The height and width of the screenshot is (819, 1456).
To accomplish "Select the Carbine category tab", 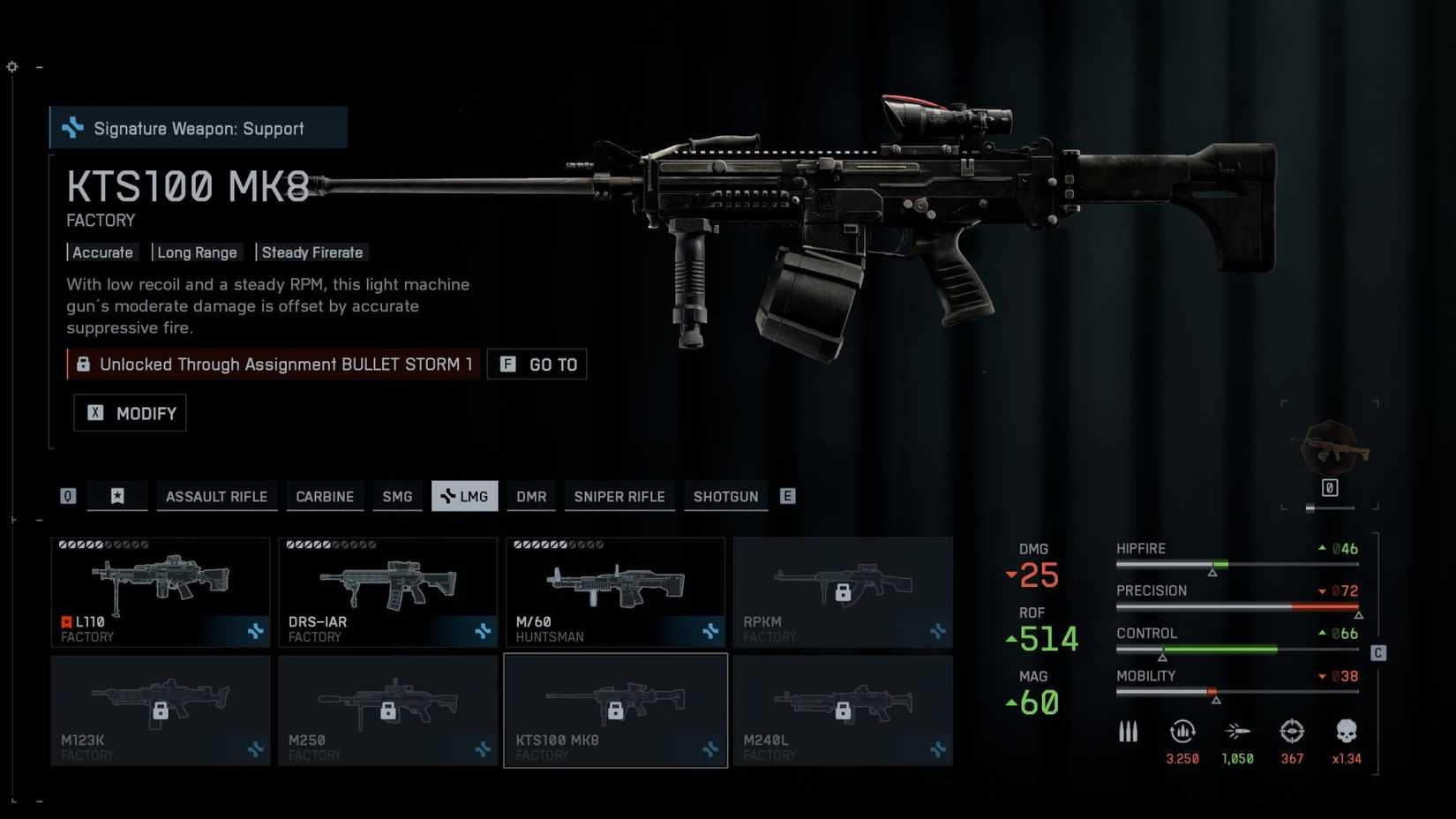I will 325,497.
